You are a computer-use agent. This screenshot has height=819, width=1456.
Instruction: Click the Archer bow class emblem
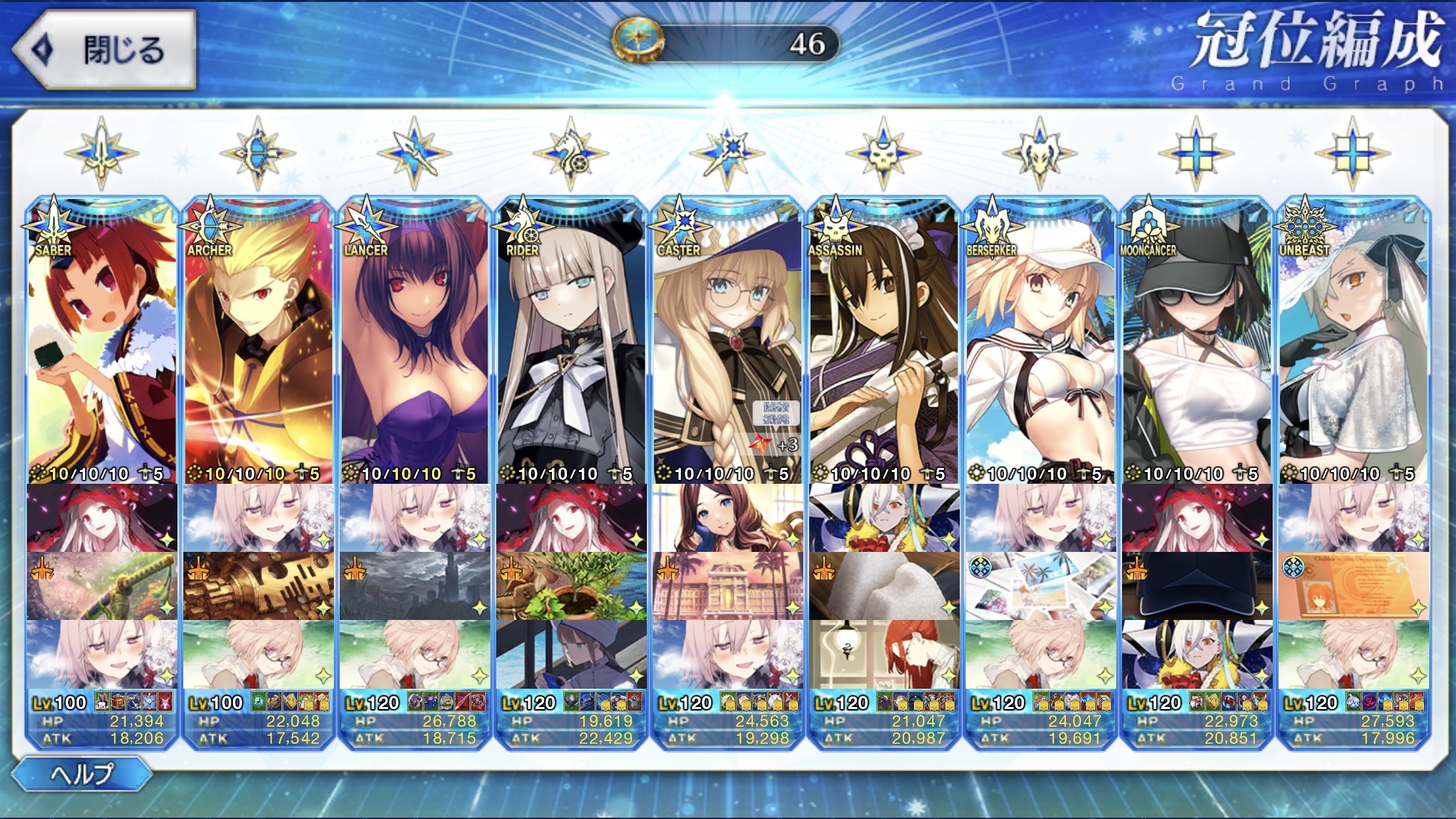tap(258, 154)
